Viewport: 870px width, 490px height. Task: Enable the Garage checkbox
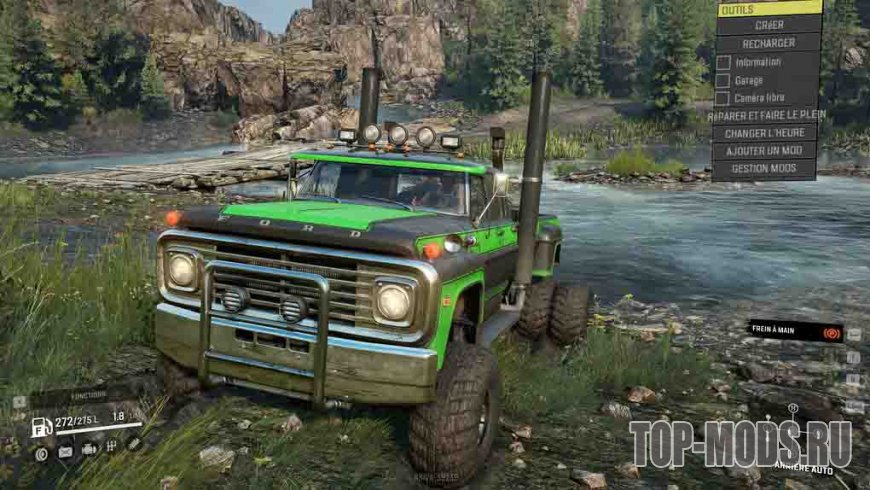pyautogui.click(x=722, y=80)
